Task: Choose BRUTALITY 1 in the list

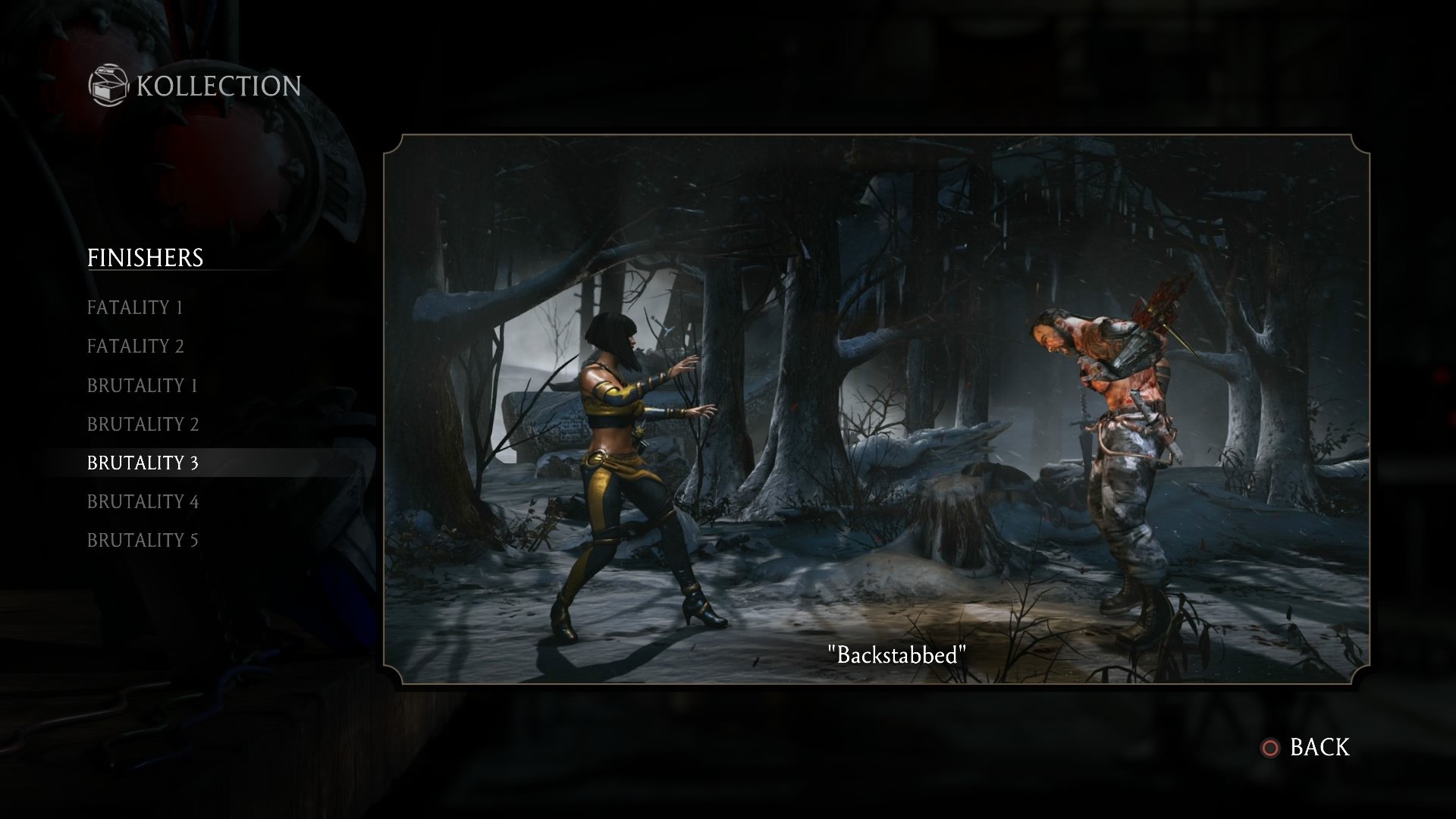Action: 143,385
